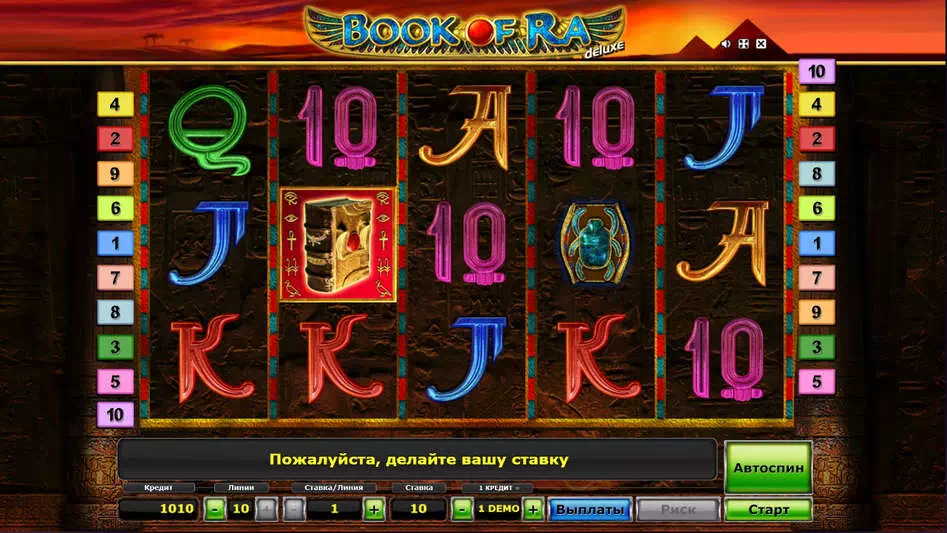This screenshot has height=533, width=947.
Task: Lower Ставка/Линия with the minus button
Action: (294, 509)
